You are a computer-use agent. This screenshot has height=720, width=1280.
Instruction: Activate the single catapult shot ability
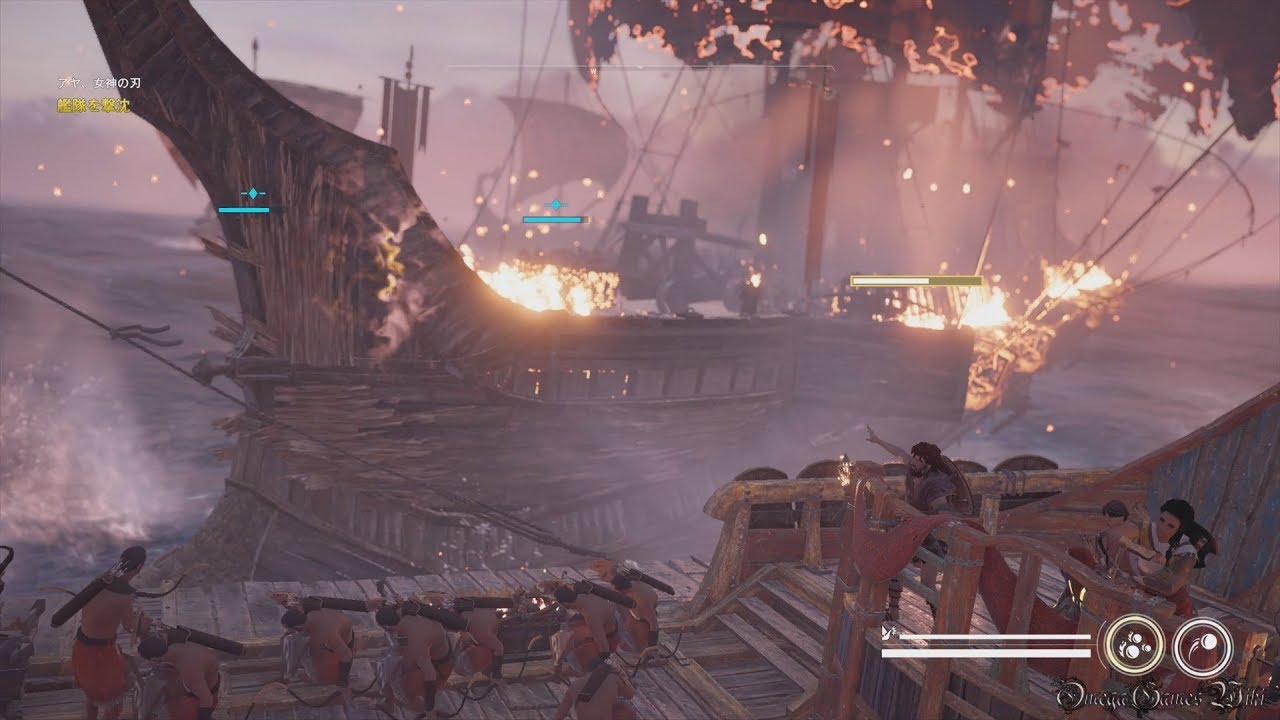[1201, 645]
